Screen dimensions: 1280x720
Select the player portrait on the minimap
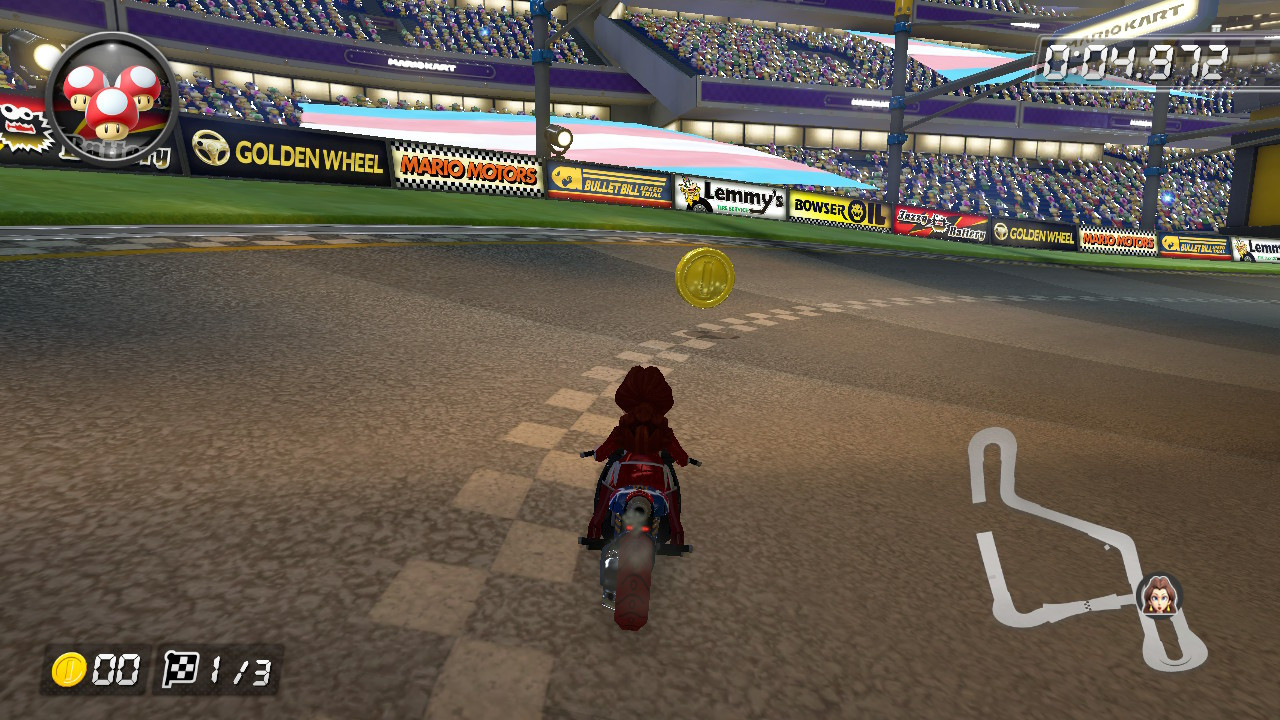1157,598
